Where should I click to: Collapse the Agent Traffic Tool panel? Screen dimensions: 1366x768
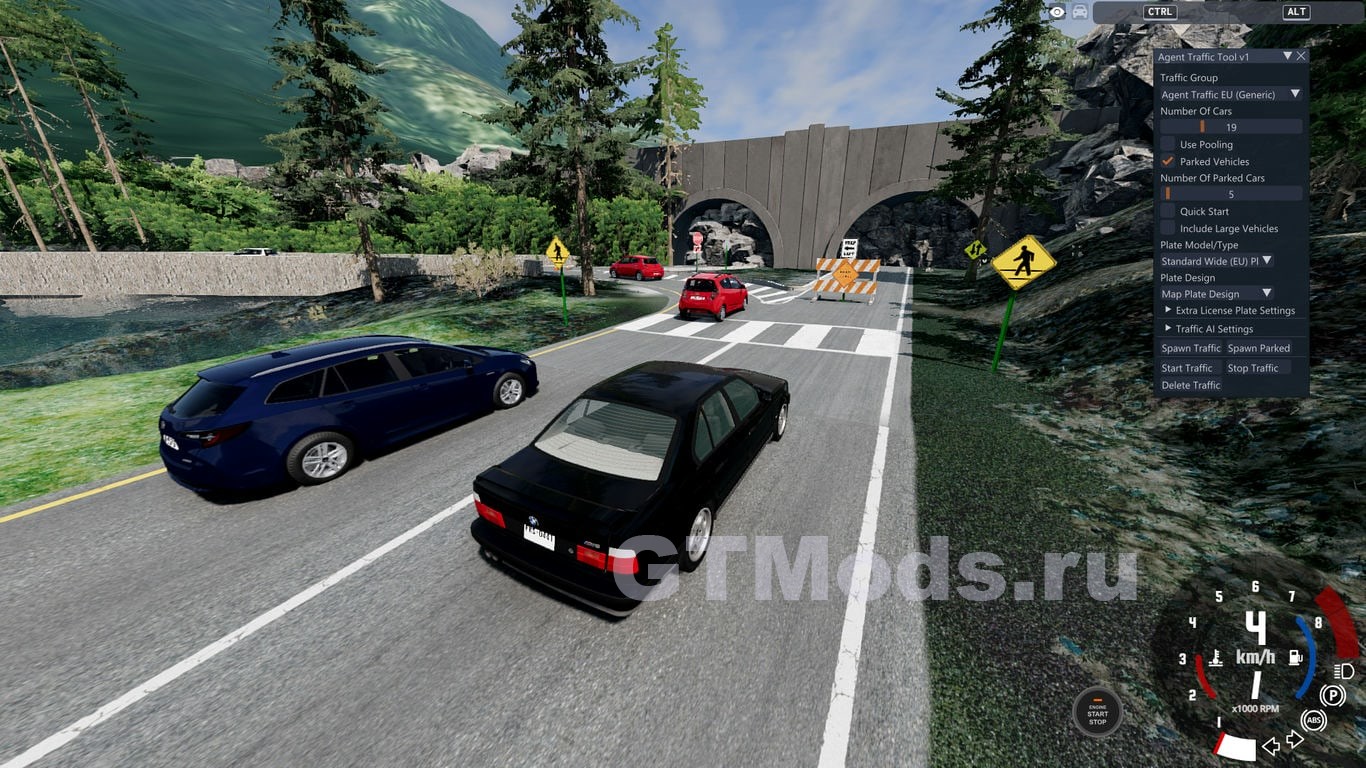(x=1288, y=57)
